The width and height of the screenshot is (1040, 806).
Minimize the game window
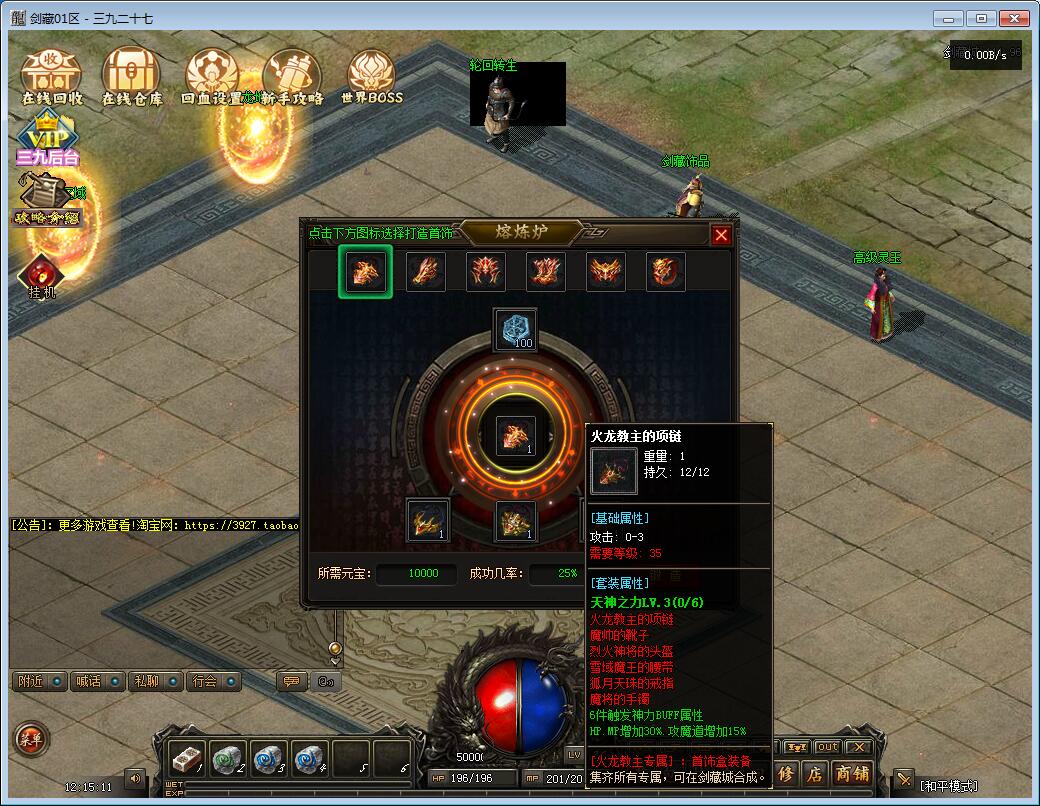[x=949, y=18]
